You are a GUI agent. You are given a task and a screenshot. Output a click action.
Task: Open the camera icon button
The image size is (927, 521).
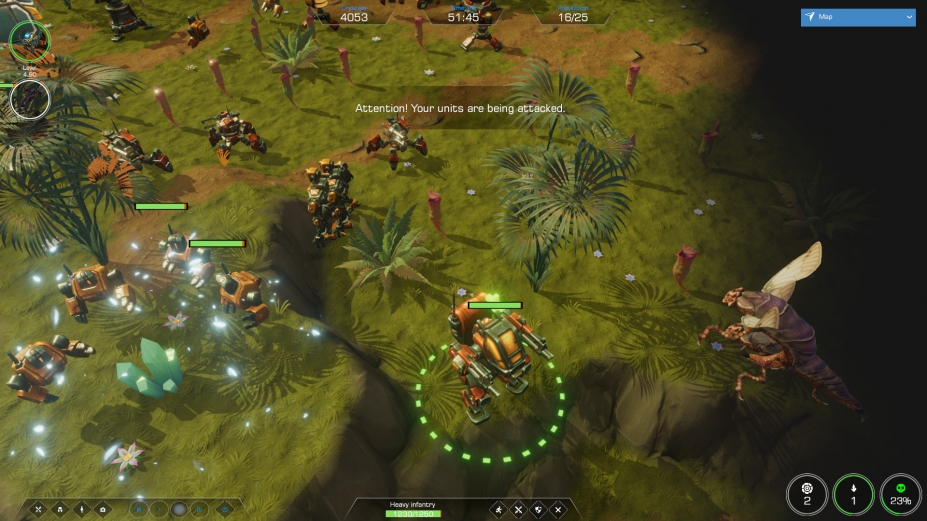pos(102,509)
